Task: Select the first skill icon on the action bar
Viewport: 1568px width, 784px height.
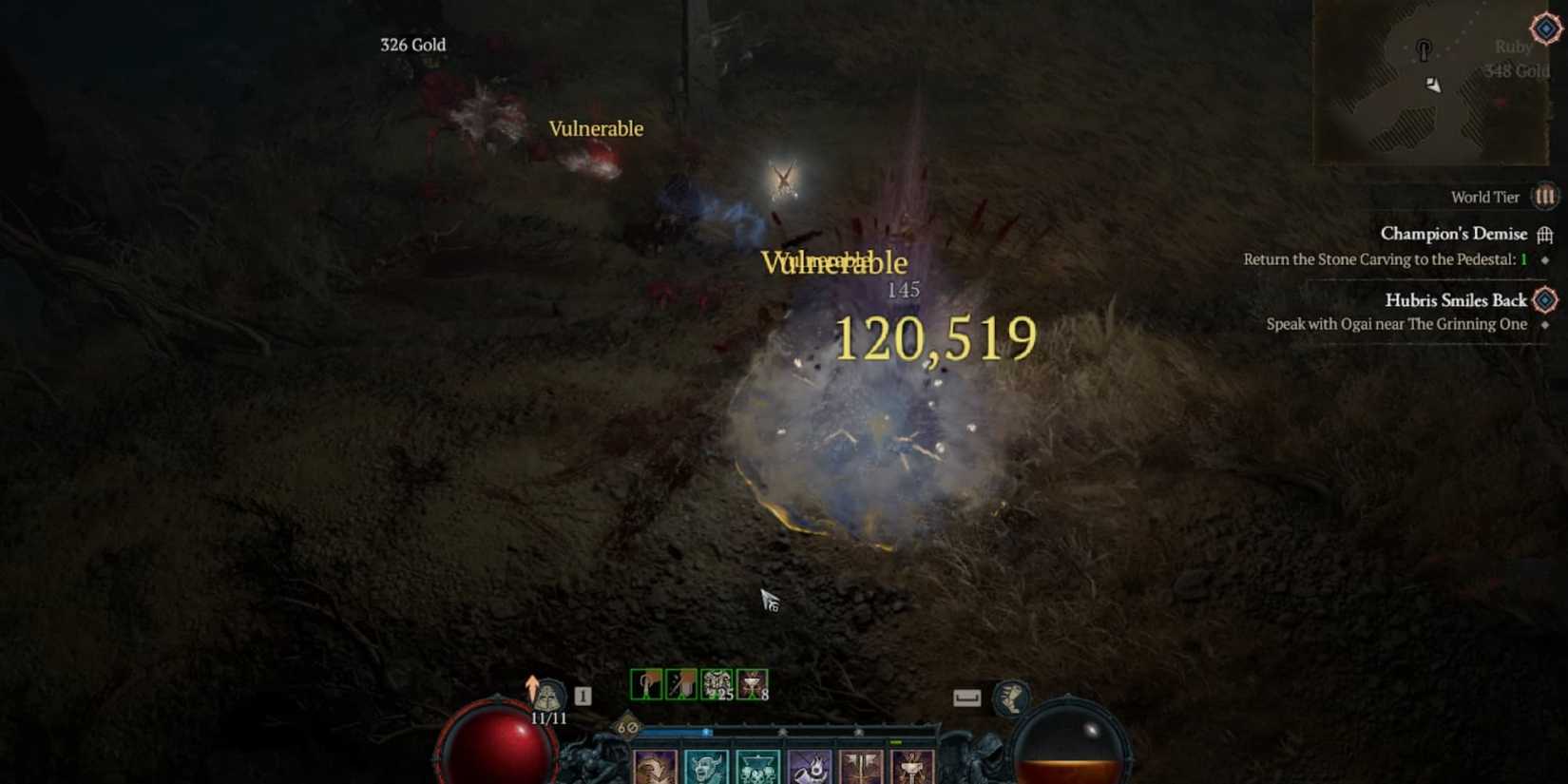Action: coord(654,765)
